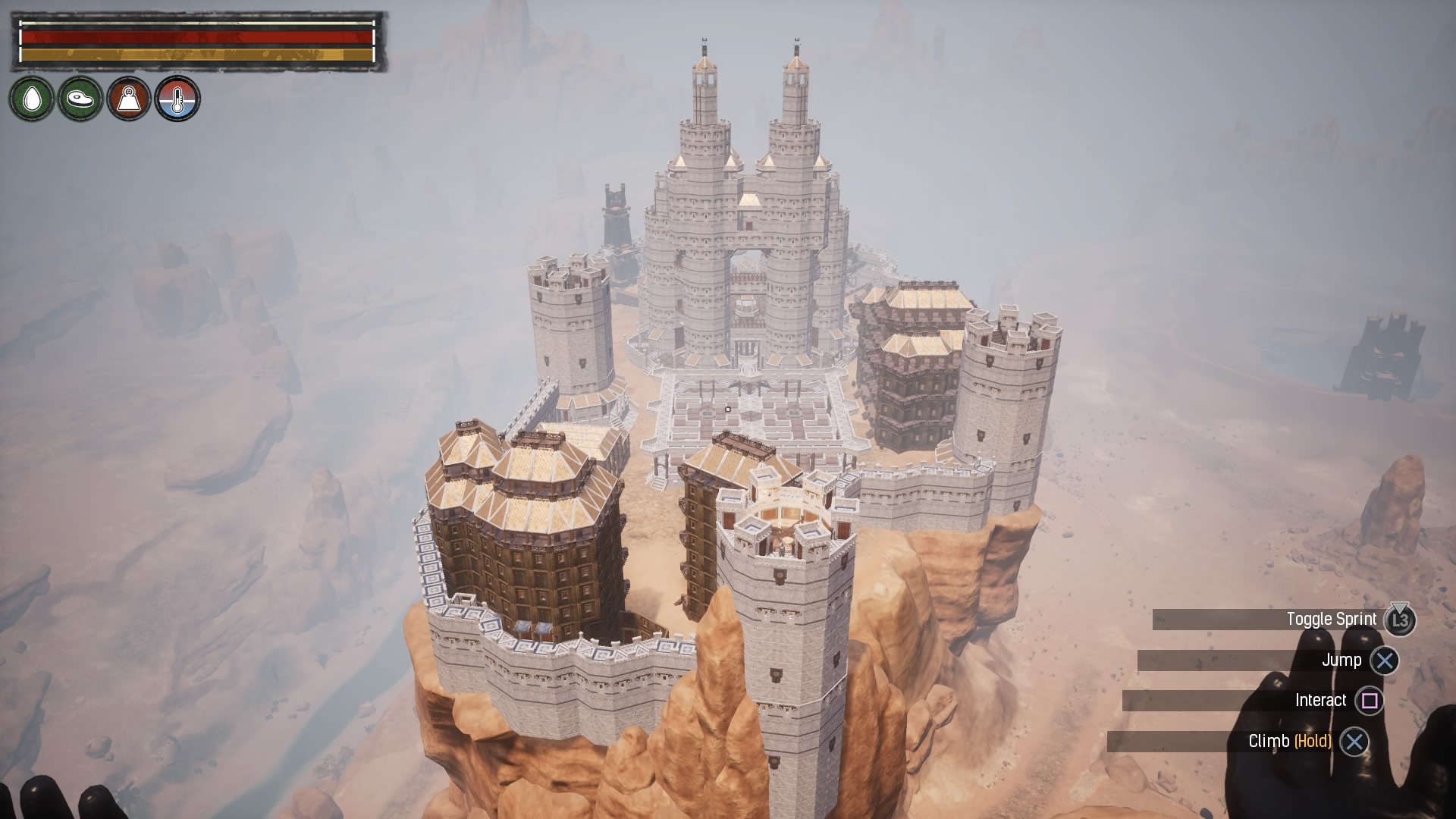The width and height of the screenshot is (1456, 819).
Task: Select the meat hunger status icon
Action: click(80, 99)
